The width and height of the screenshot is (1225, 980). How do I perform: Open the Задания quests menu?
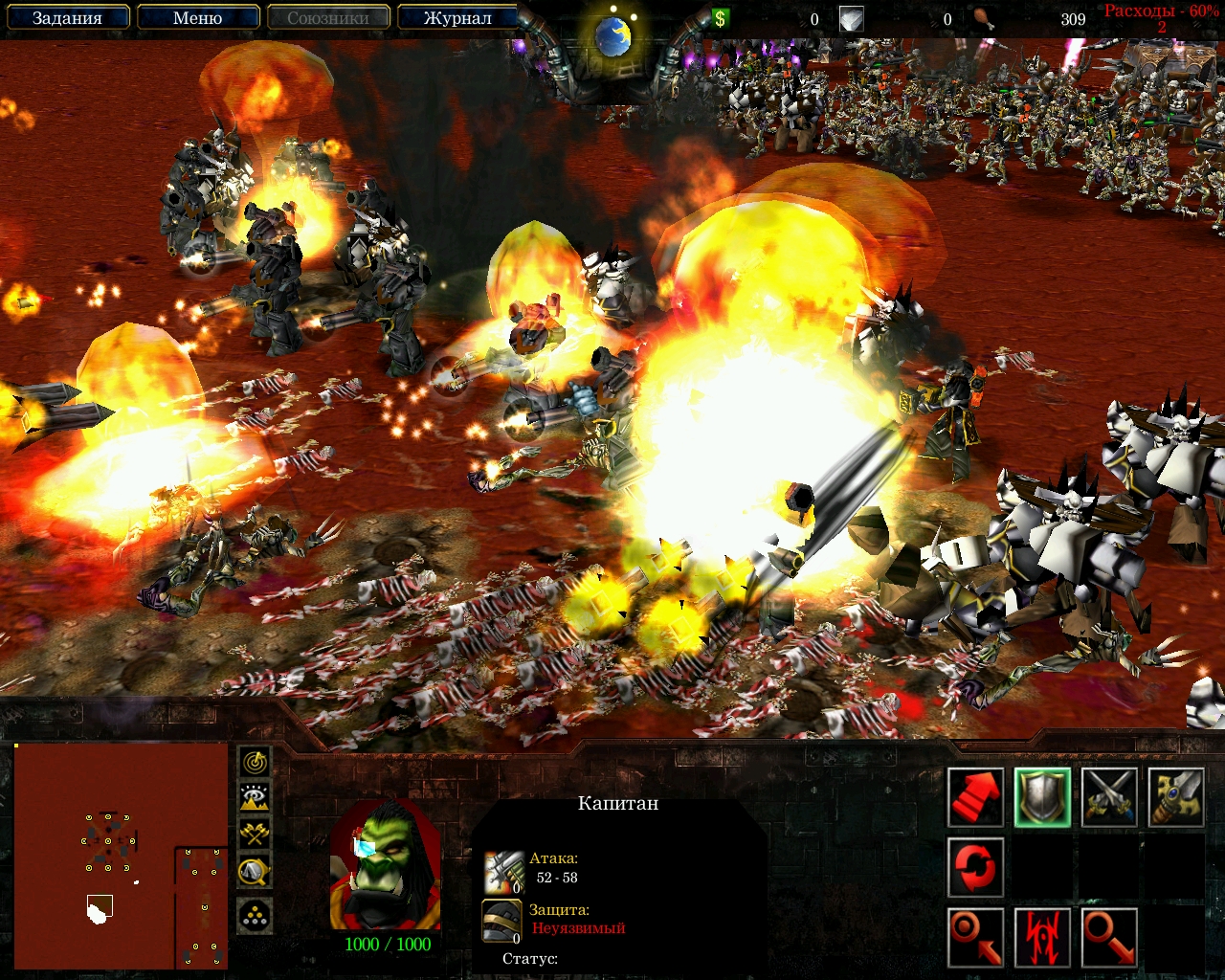tap(67, 18)
